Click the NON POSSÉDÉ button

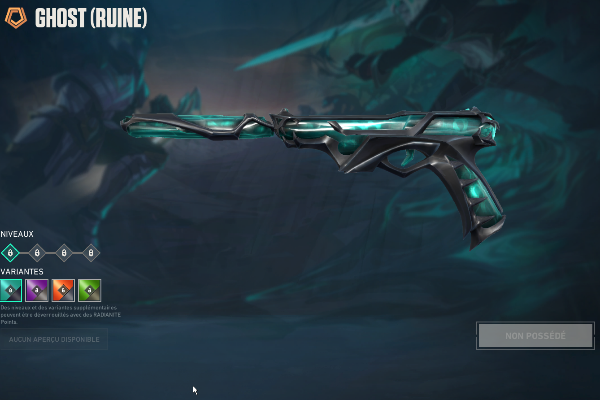535,335
